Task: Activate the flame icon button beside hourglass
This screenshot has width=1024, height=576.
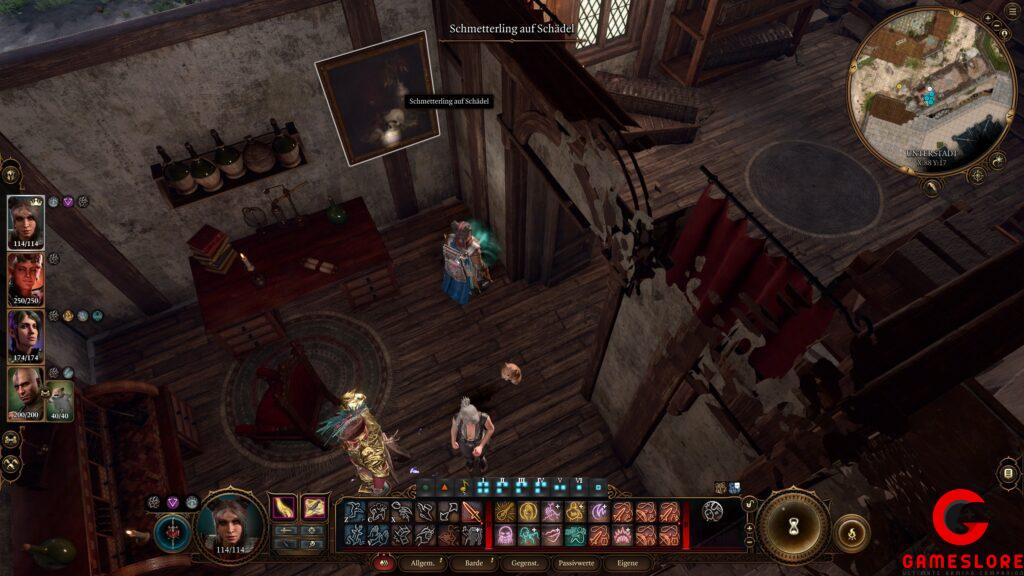Action: point(851,531)
